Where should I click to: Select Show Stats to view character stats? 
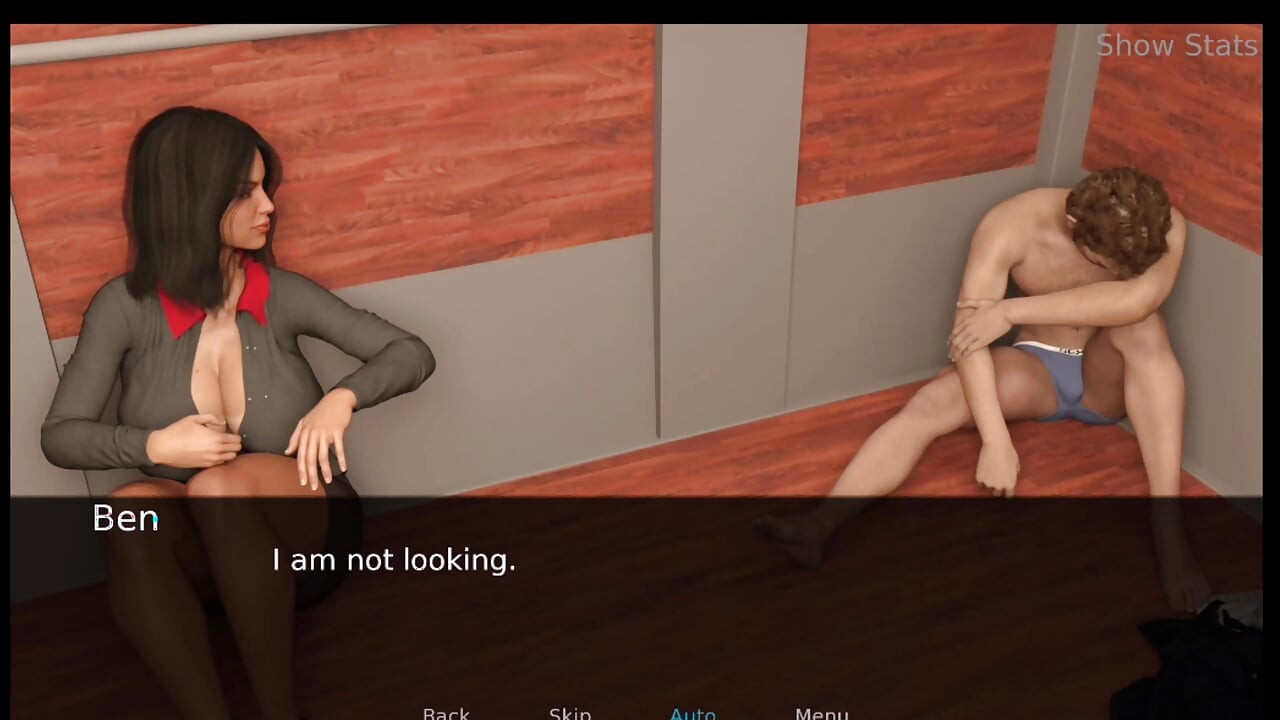[x=1176, y=45]
